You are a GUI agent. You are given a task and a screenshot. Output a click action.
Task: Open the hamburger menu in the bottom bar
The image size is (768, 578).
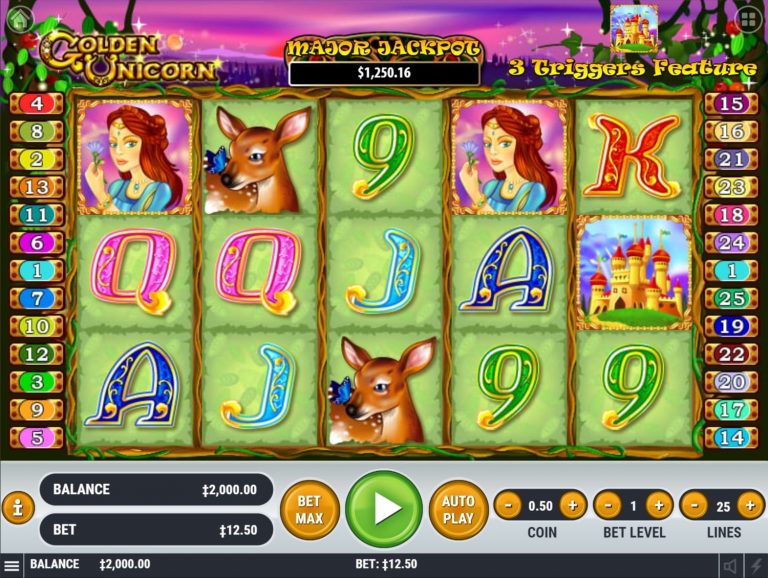click(11, 565)
